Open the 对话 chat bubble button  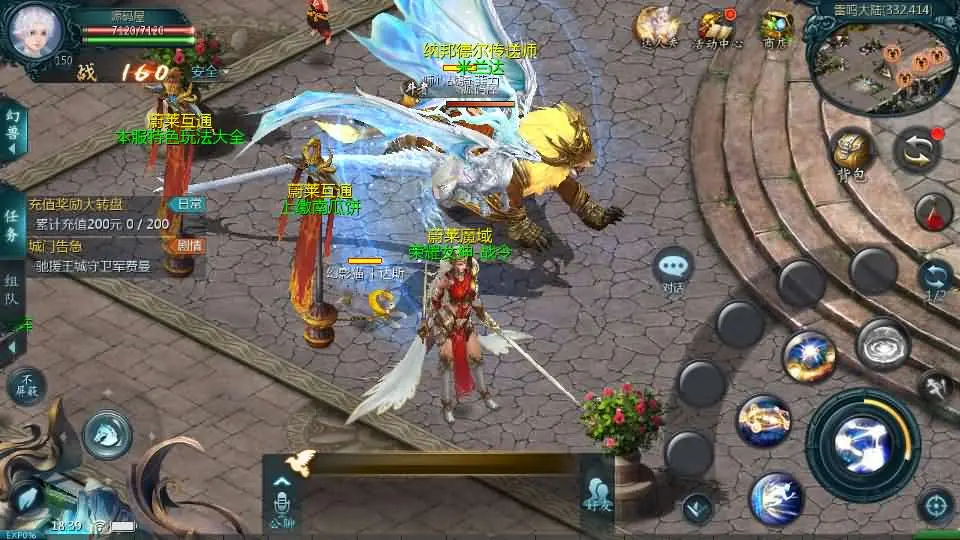pos(673,268)
